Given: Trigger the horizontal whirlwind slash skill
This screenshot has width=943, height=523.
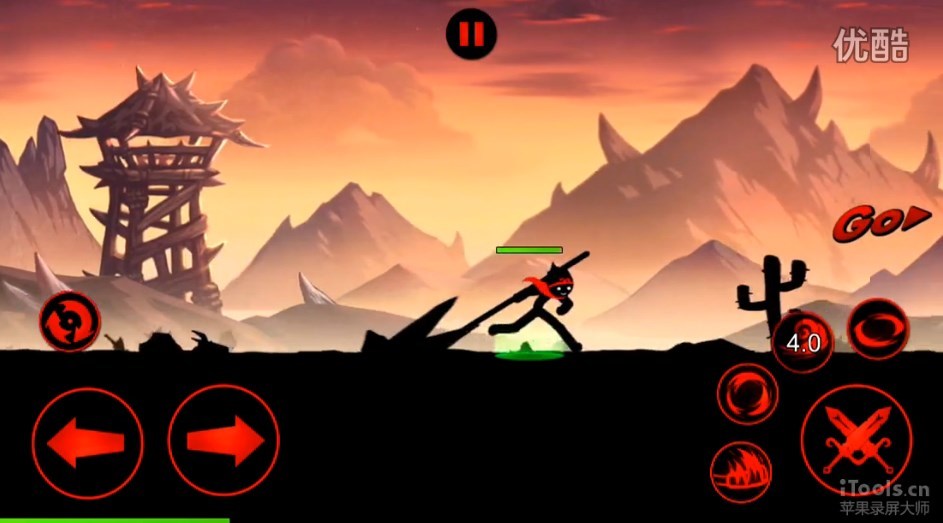Looking at the screenshot, I should click(x=878, y=328).
